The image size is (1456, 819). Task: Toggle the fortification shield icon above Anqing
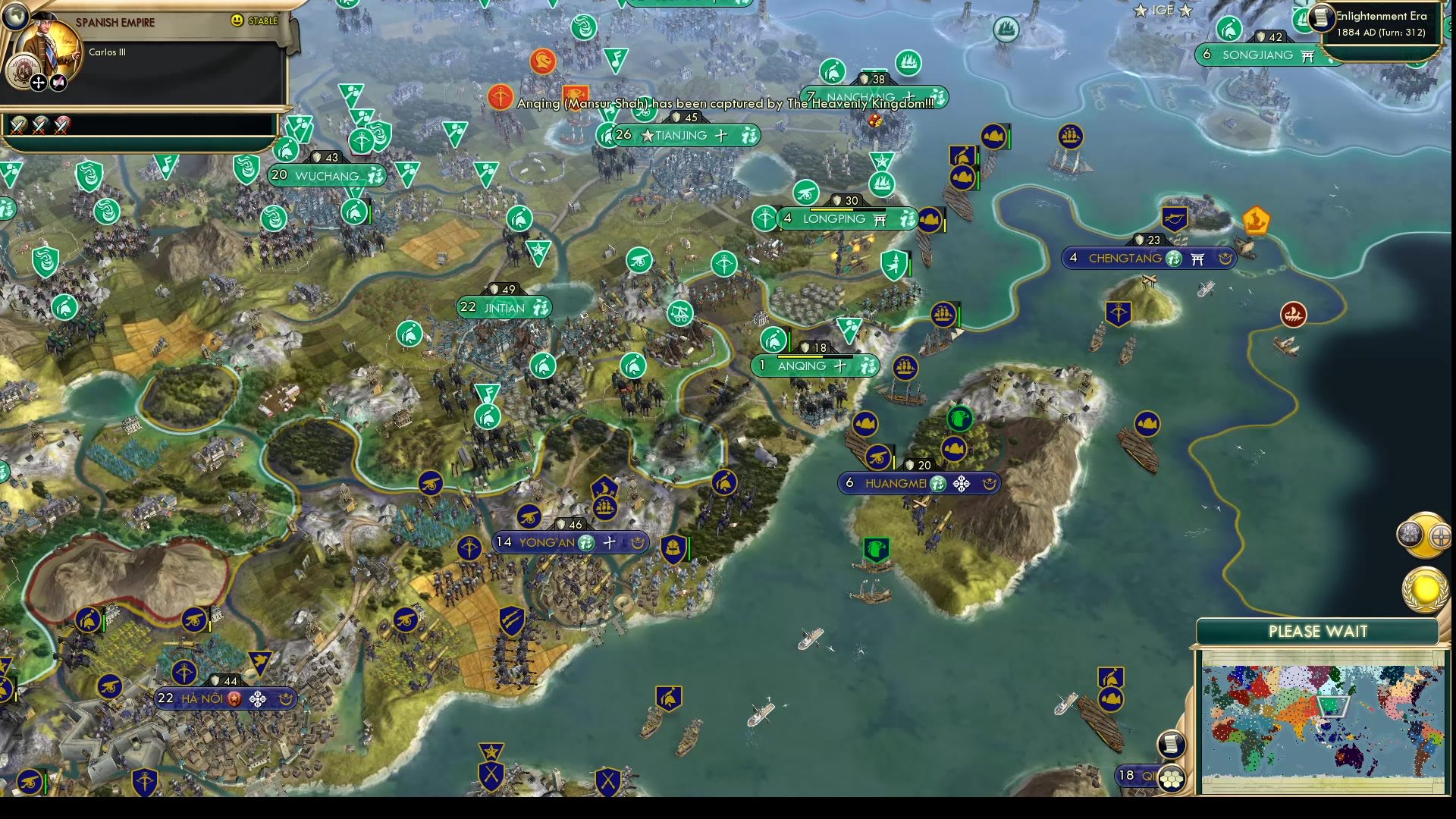click(x=804, y=347)
